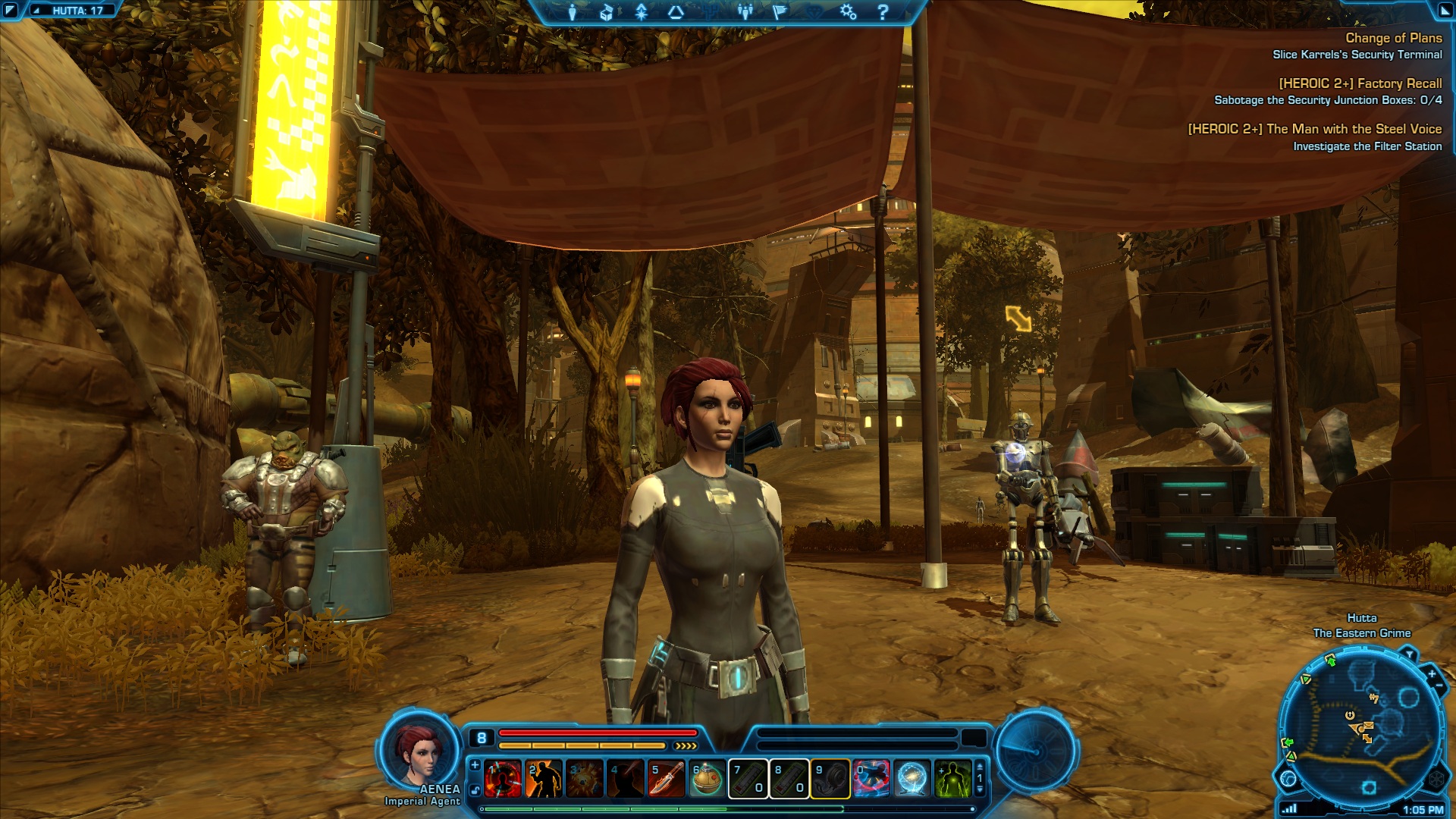The width and height of the screenshot is (1456, 819).
Task: Use the orange silhouette ability in slot 2
Action: (544, 779)
